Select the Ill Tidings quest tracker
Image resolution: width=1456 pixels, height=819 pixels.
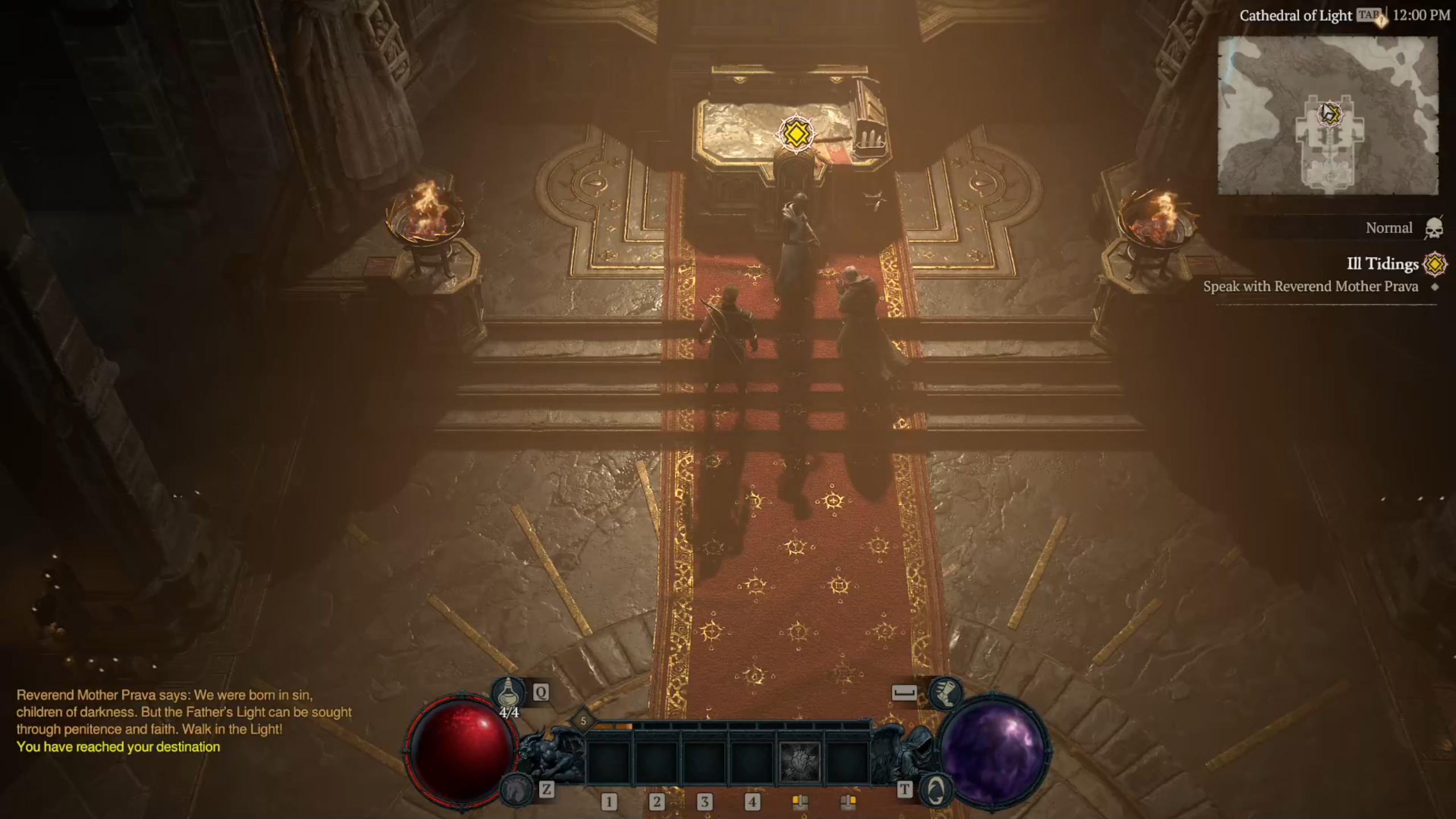(x=1382, y=264)
